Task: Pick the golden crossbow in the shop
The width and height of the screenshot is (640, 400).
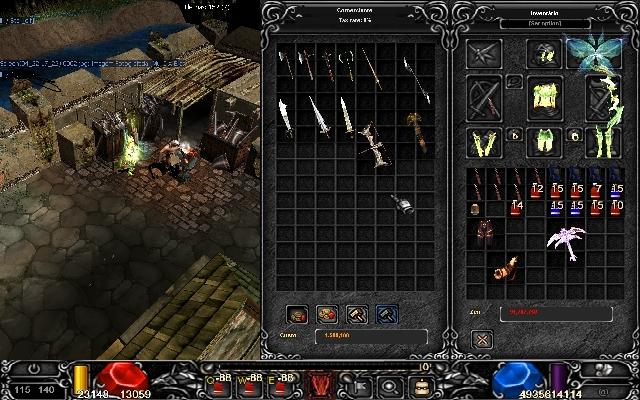Action: pos(416,132)
